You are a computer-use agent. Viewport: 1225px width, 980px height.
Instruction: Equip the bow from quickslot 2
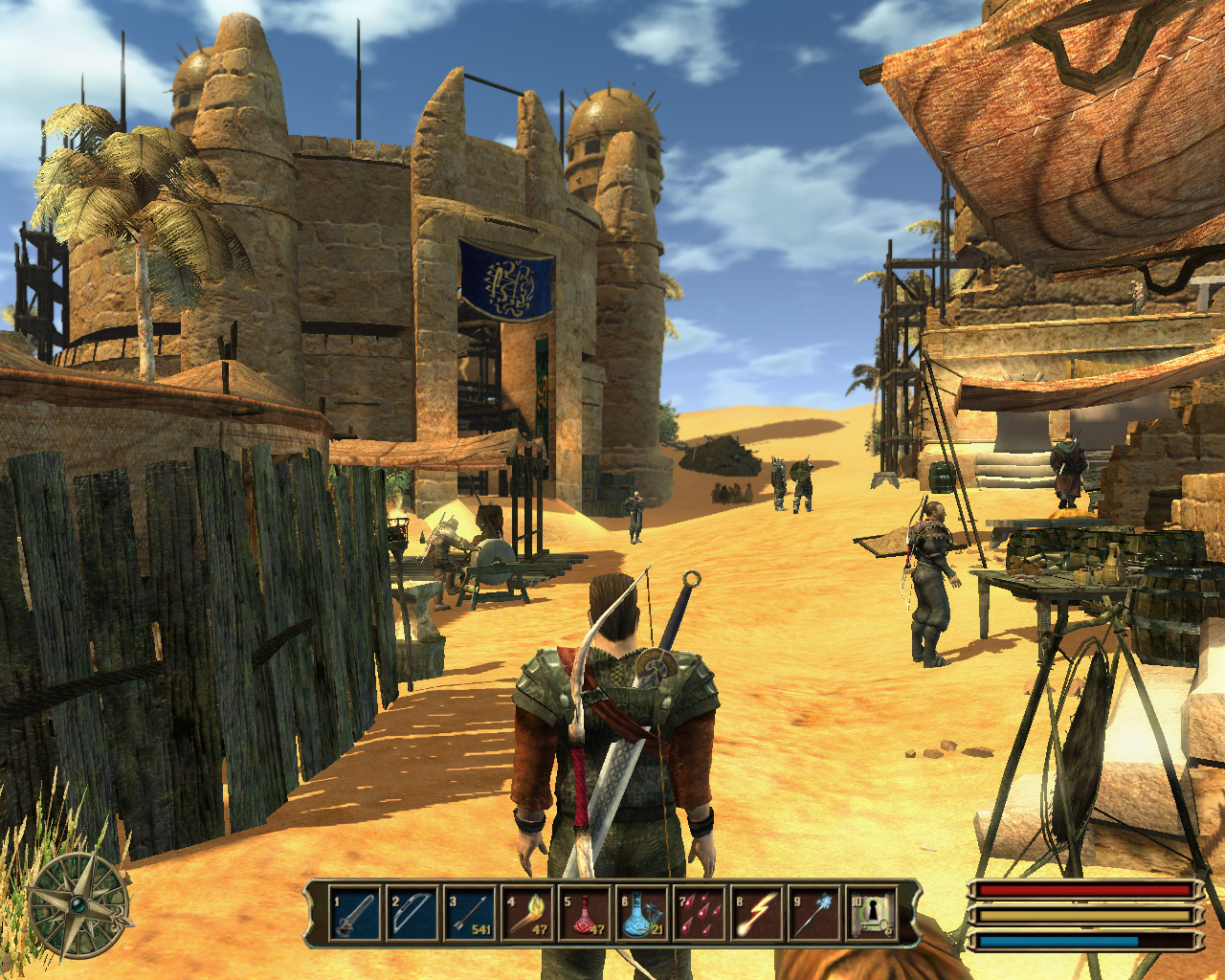(x=411, y=915)
